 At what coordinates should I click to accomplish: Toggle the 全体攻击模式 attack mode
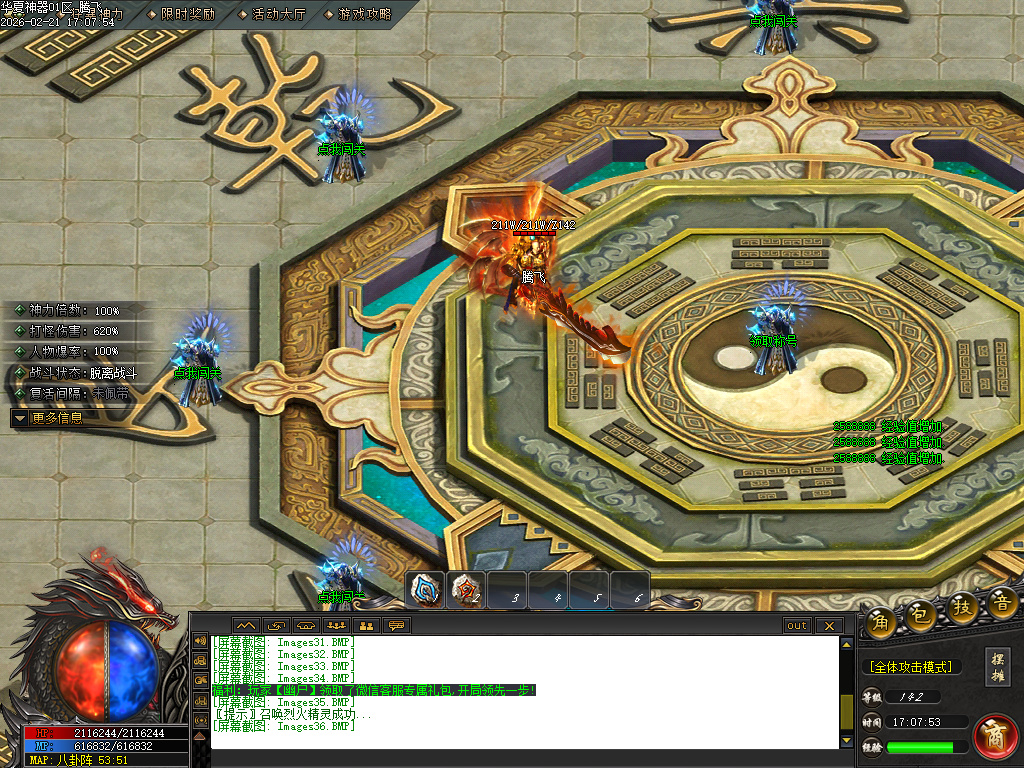[910, 667]
